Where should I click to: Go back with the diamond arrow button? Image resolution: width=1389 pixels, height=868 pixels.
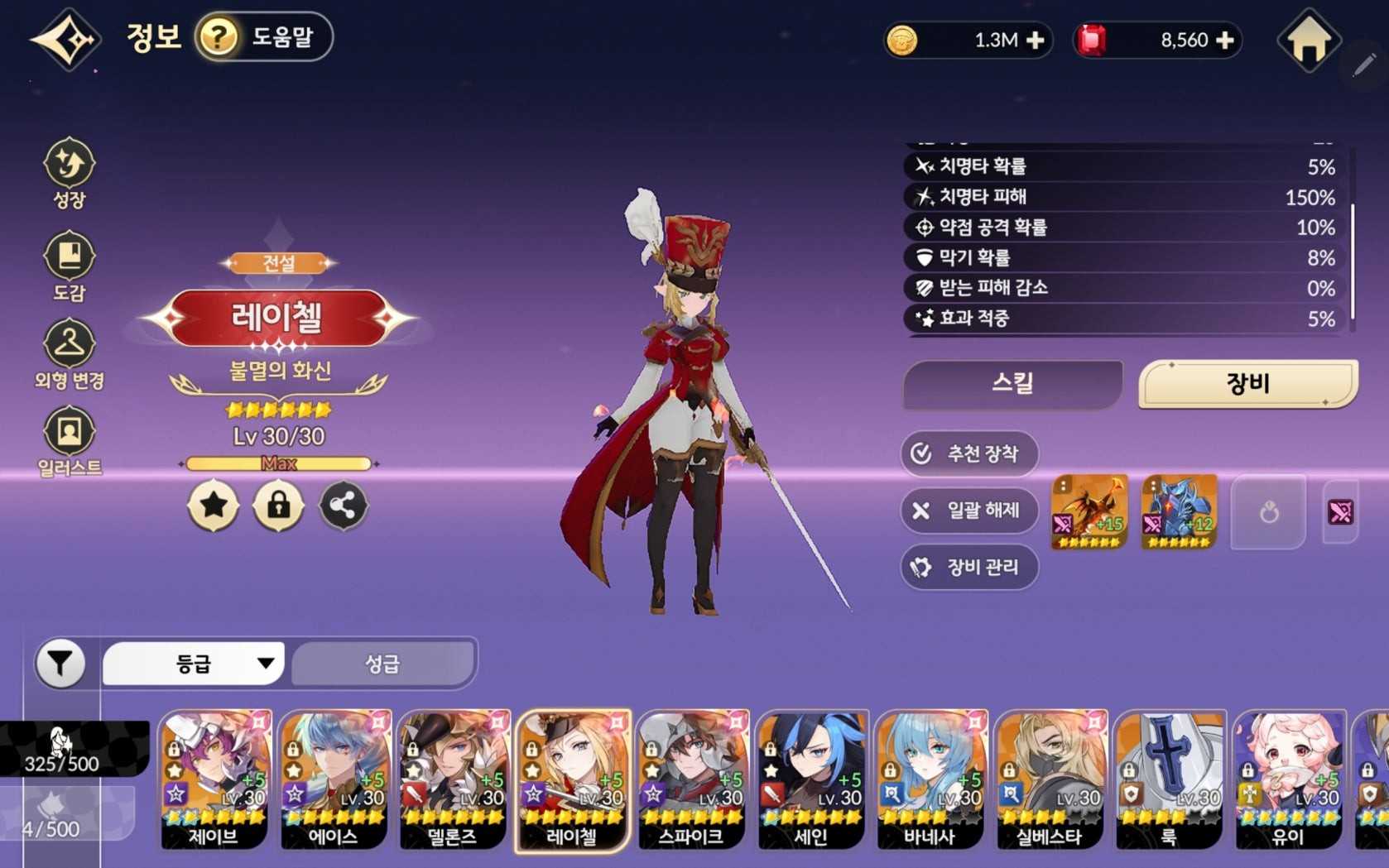66,40
